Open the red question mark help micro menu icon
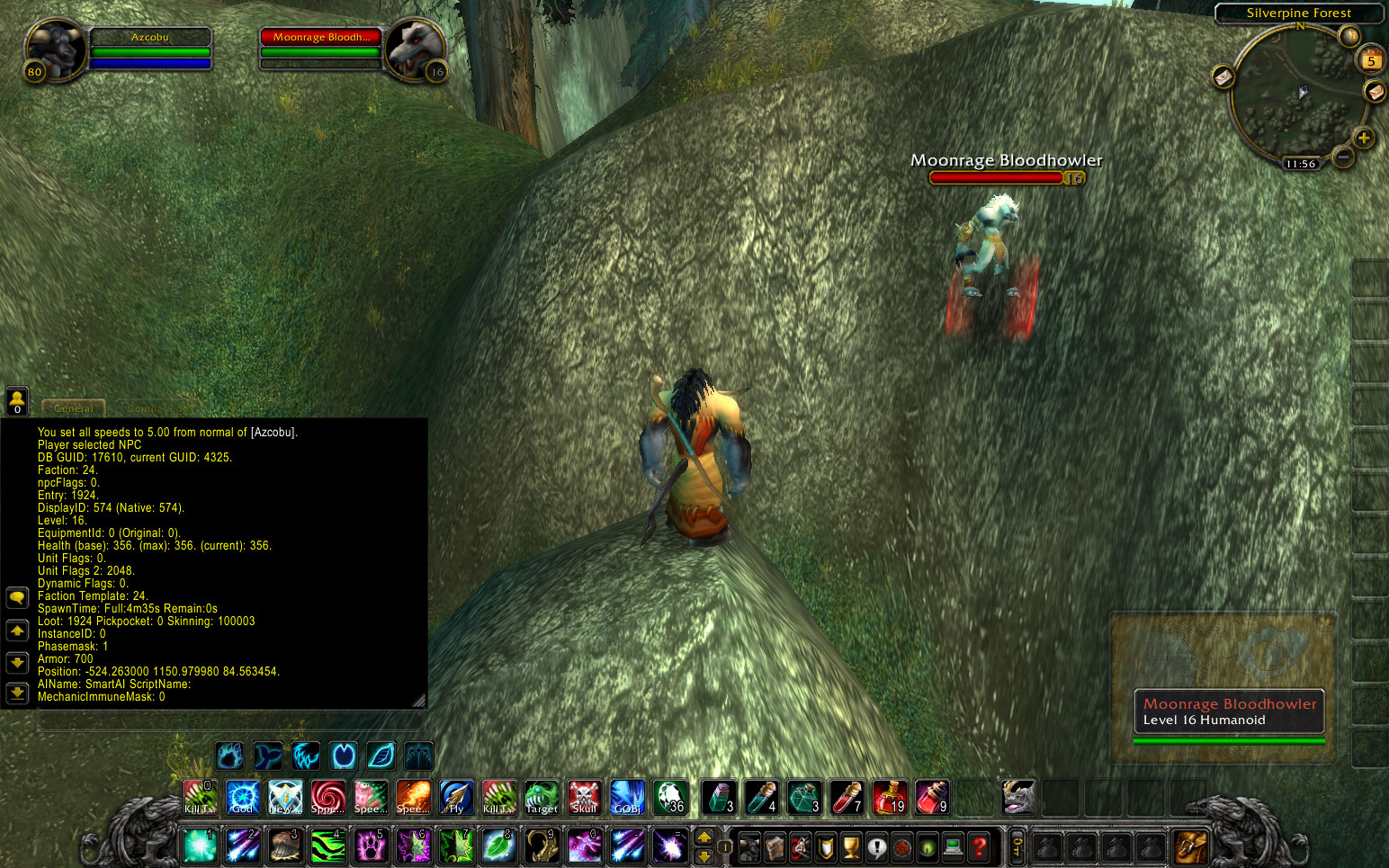 978,846
